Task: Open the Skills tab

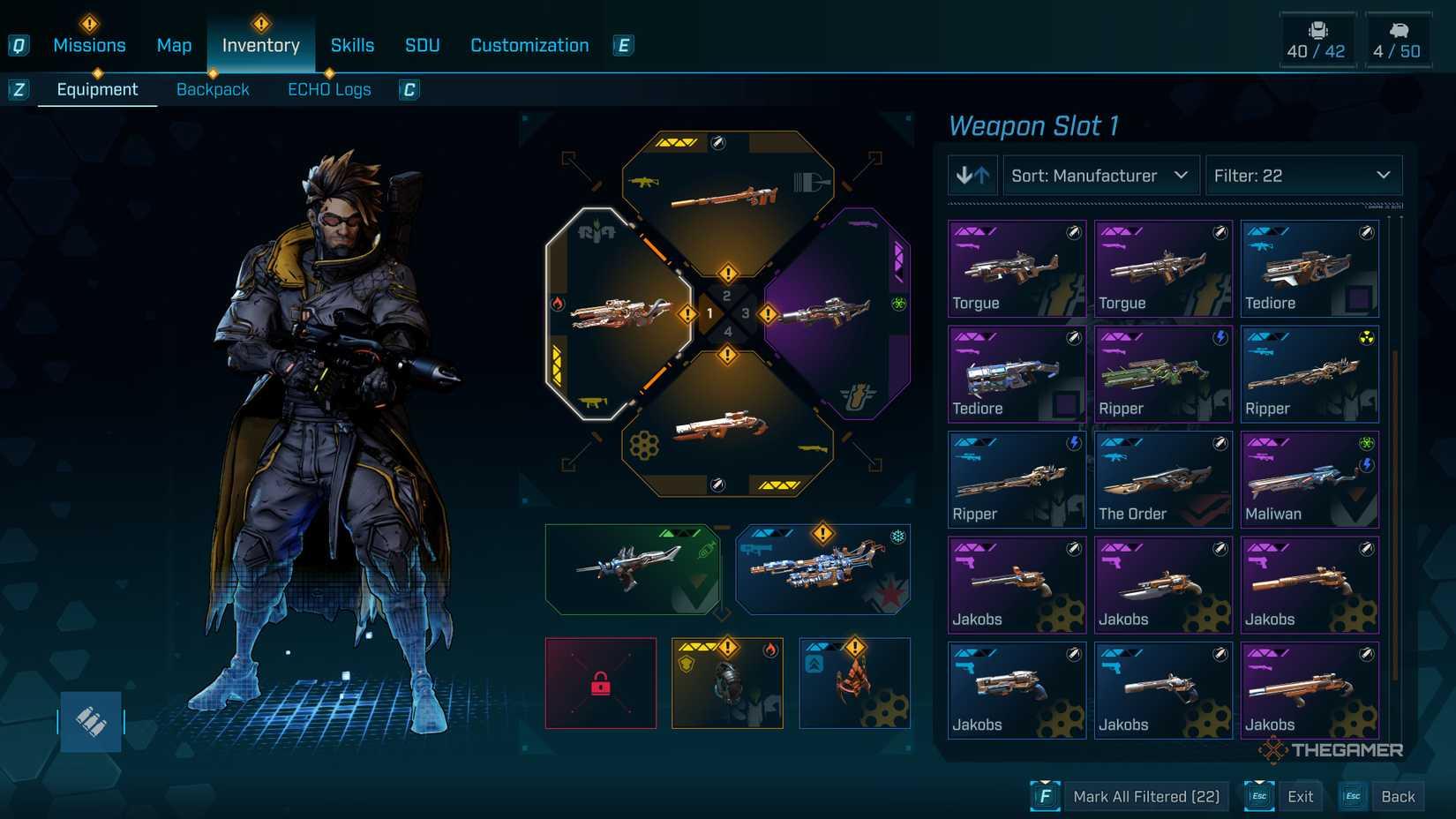Action: tap(352, 46)
